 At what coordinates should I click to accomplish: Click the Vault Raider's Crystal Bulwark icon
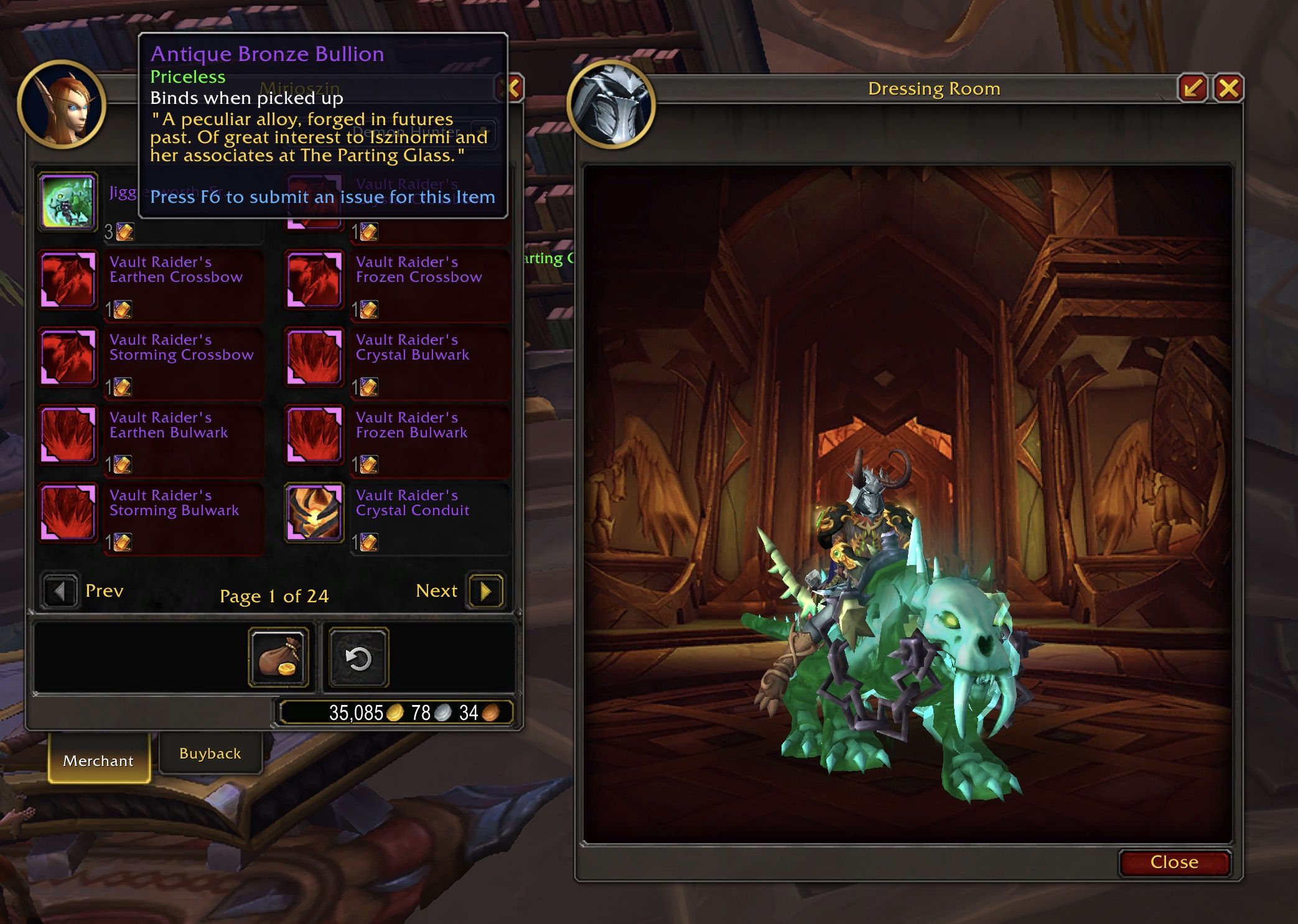314,357
